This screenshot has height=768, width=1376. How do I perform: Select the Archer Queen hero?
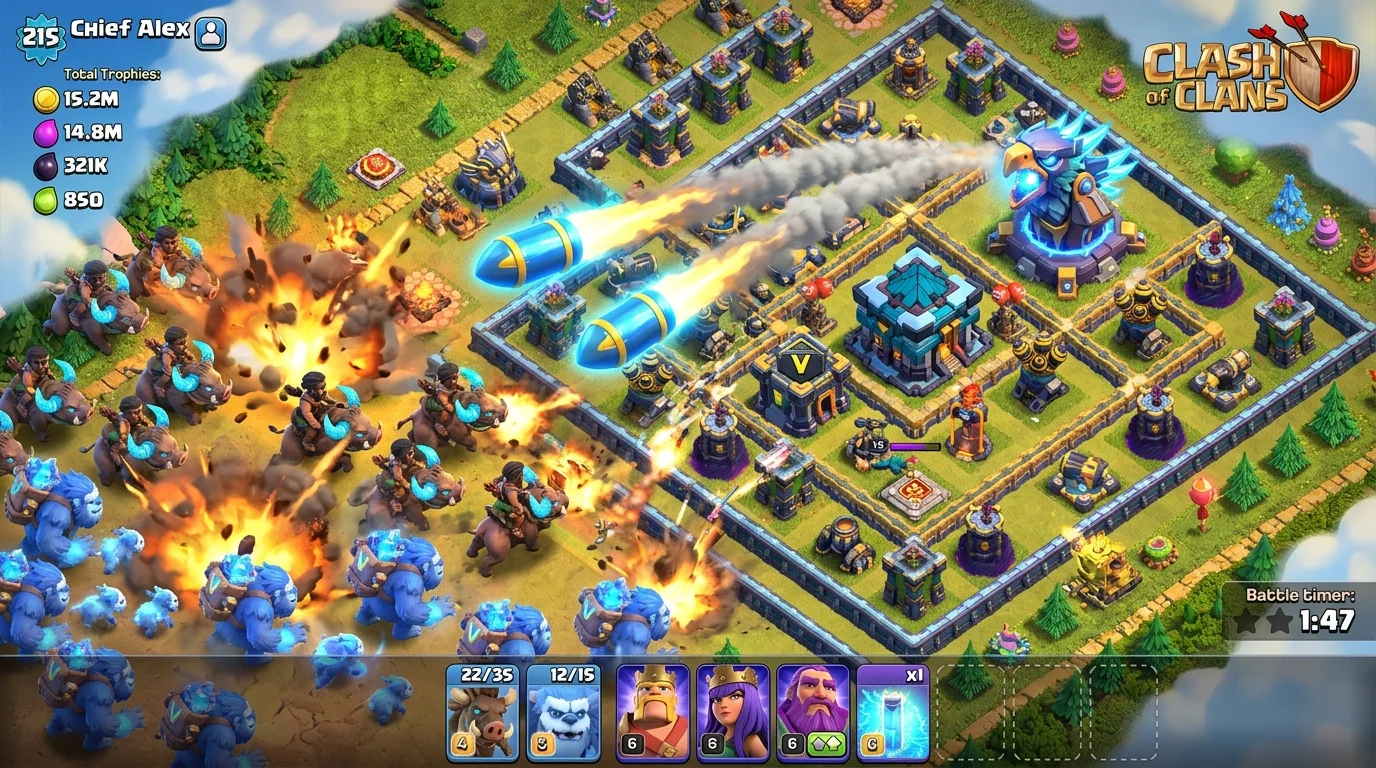click(733, 710)
